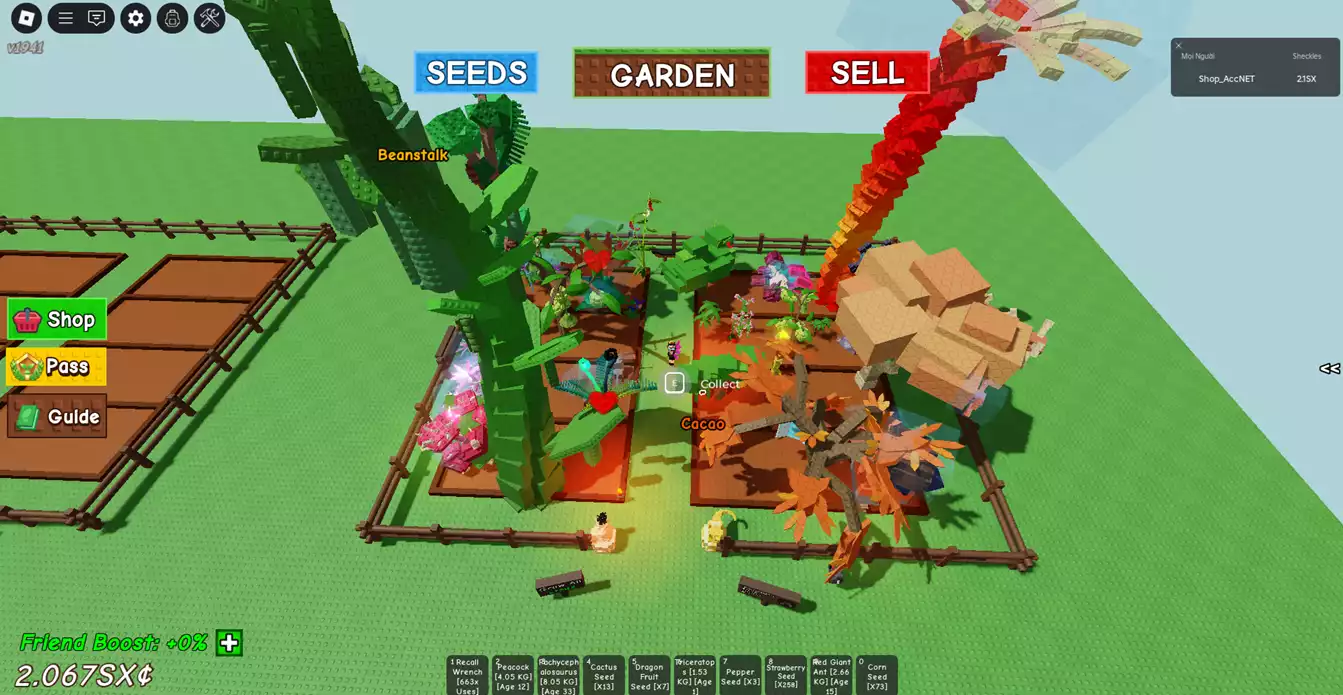Pick the Dragon Fruit Seed slot
This screenshot has height=695, width=1343.
pyautogui.click(x=649, y=675)
